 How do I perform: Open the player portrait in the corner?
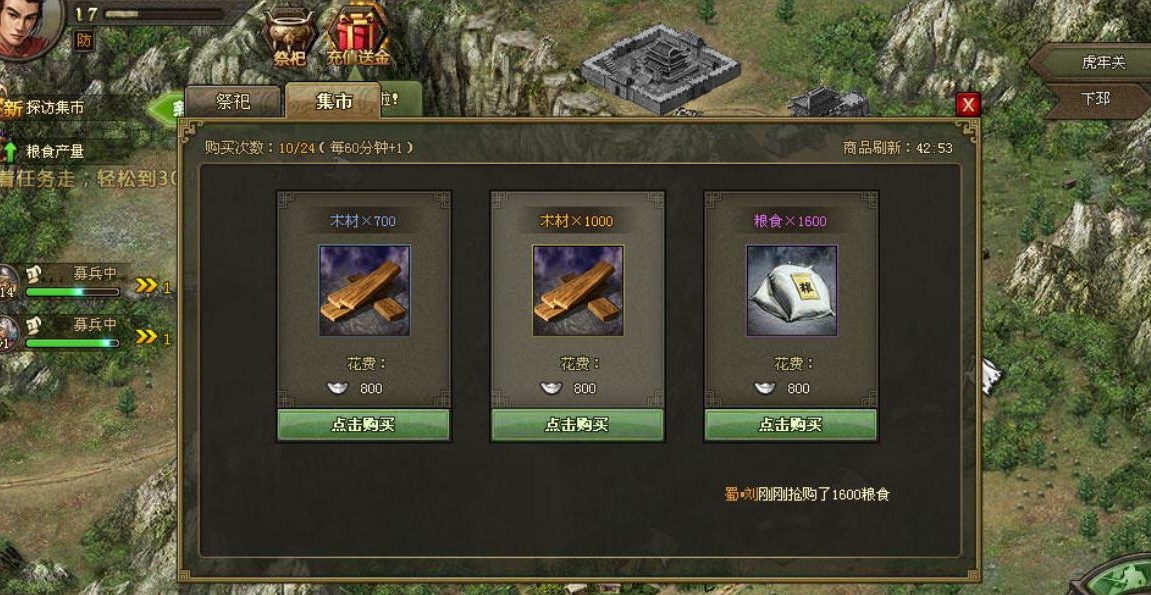click(28, 27)
